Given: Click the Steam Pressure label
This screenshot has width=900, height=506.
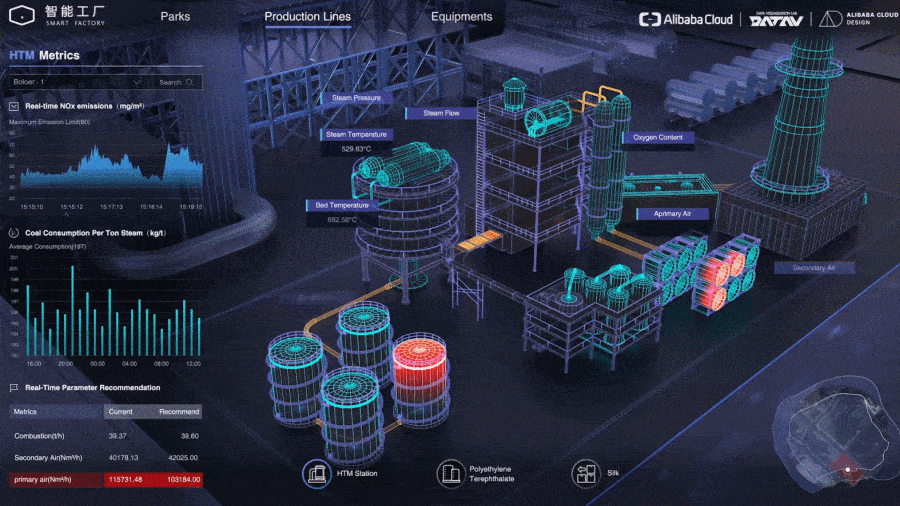Looking at the screenshot, I should pyautogui.click(x=356, y=98).
